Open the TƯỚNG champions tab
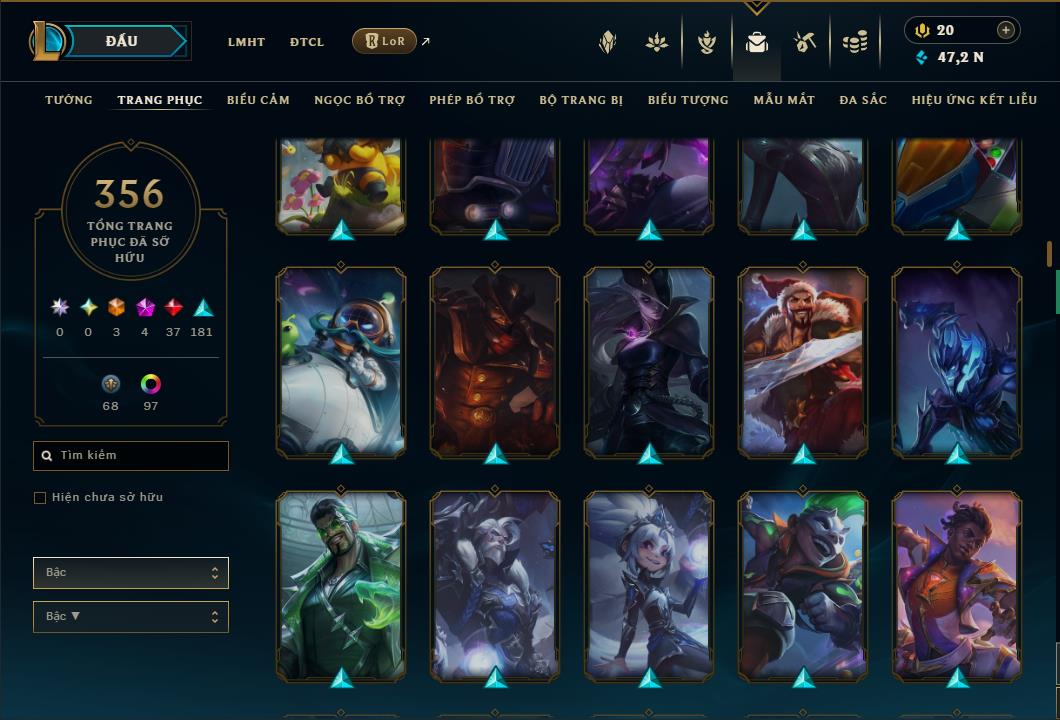1060x720 pixels. click(69, 100)
